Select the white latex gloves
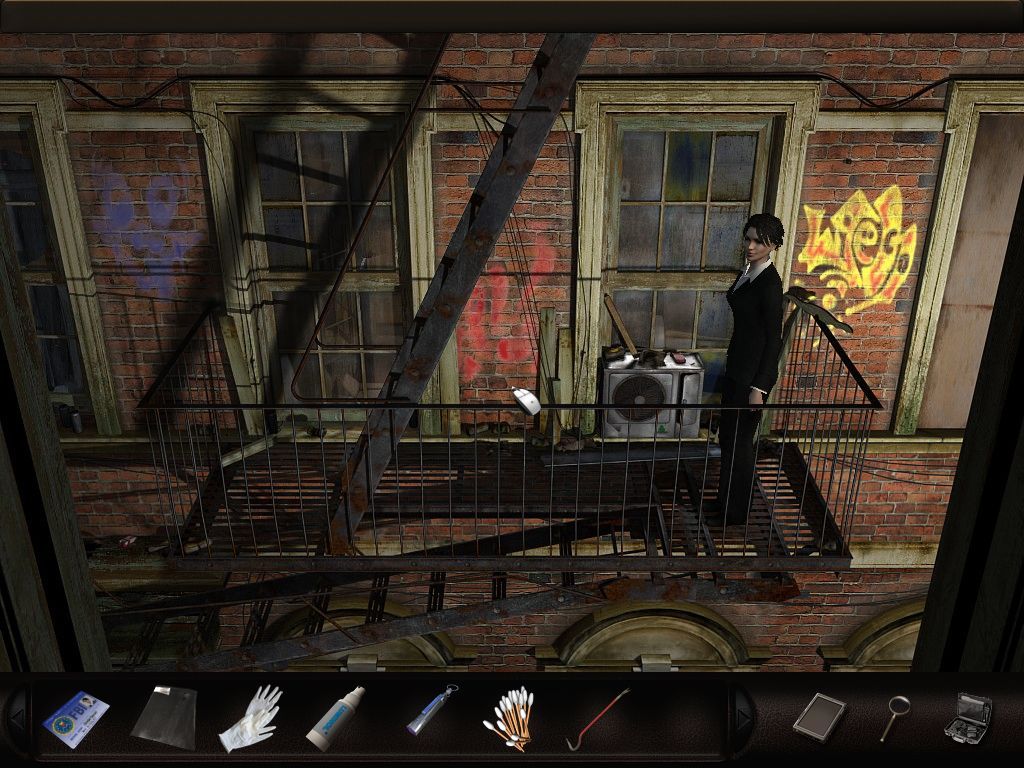Viewport: 1024px width, 768px height. 249,717
